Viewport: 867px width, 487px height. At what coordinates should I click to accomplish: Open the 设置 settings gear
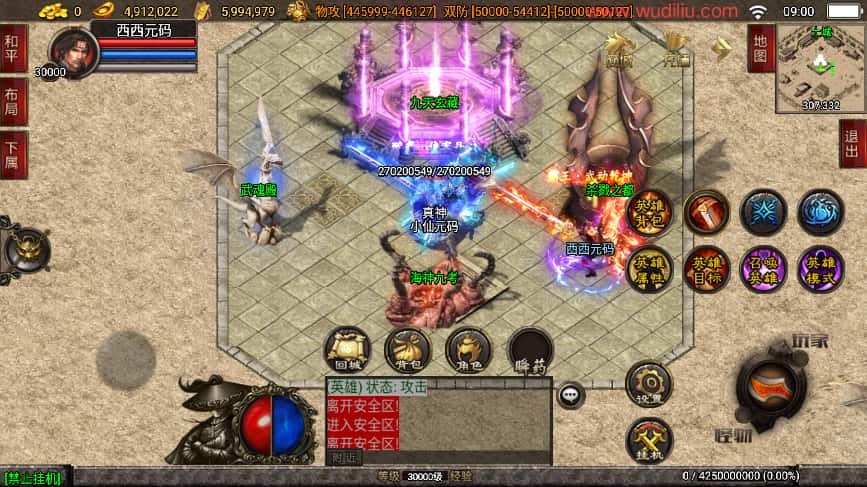[x=649, y=385]
